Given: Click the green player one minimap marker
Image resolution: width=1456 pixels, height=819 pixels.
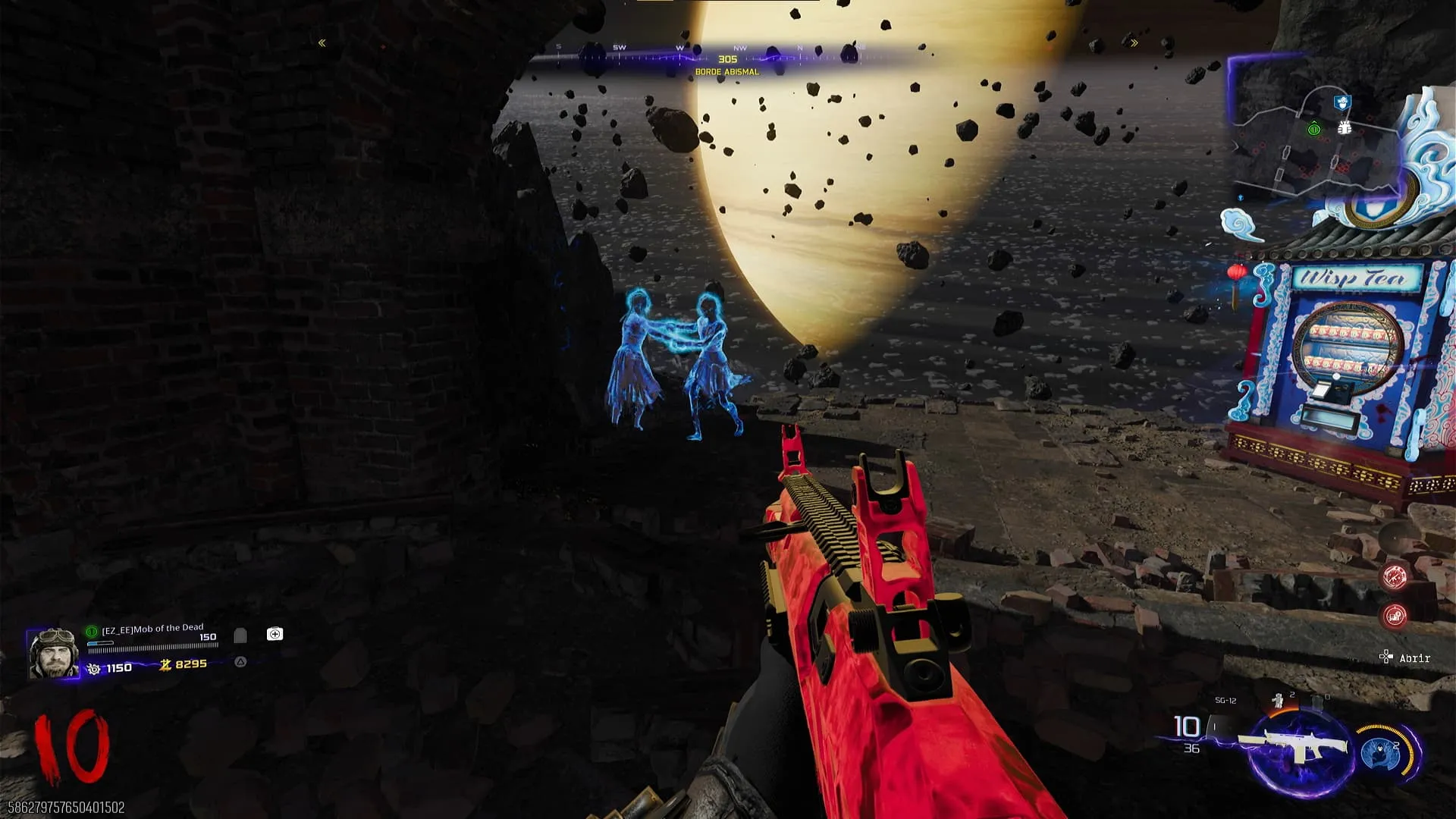Looking at the screenshot, I should pos(1314,130).
